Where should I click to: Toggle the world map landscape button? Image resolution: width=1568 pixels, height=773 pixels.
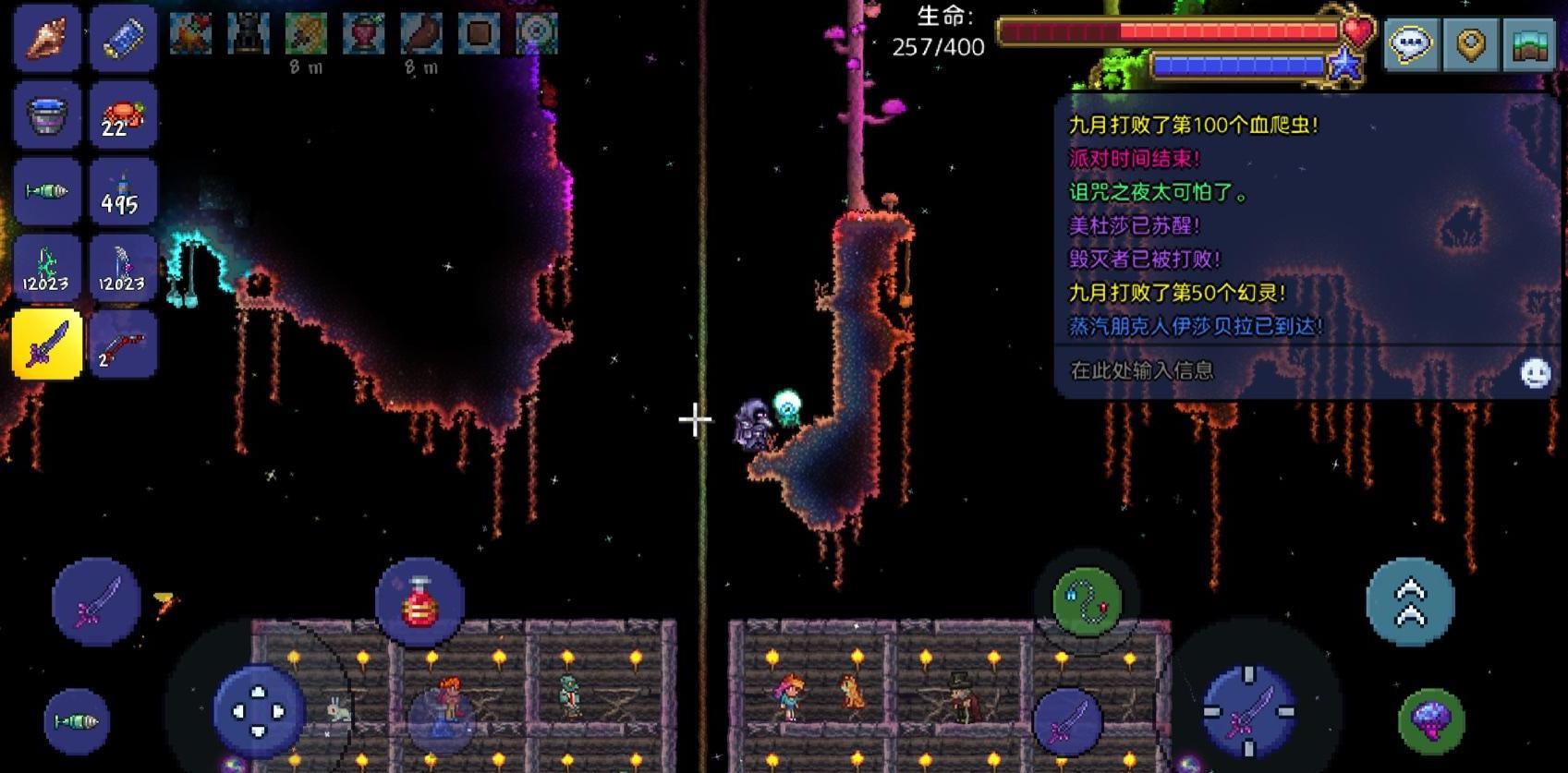1529,43
